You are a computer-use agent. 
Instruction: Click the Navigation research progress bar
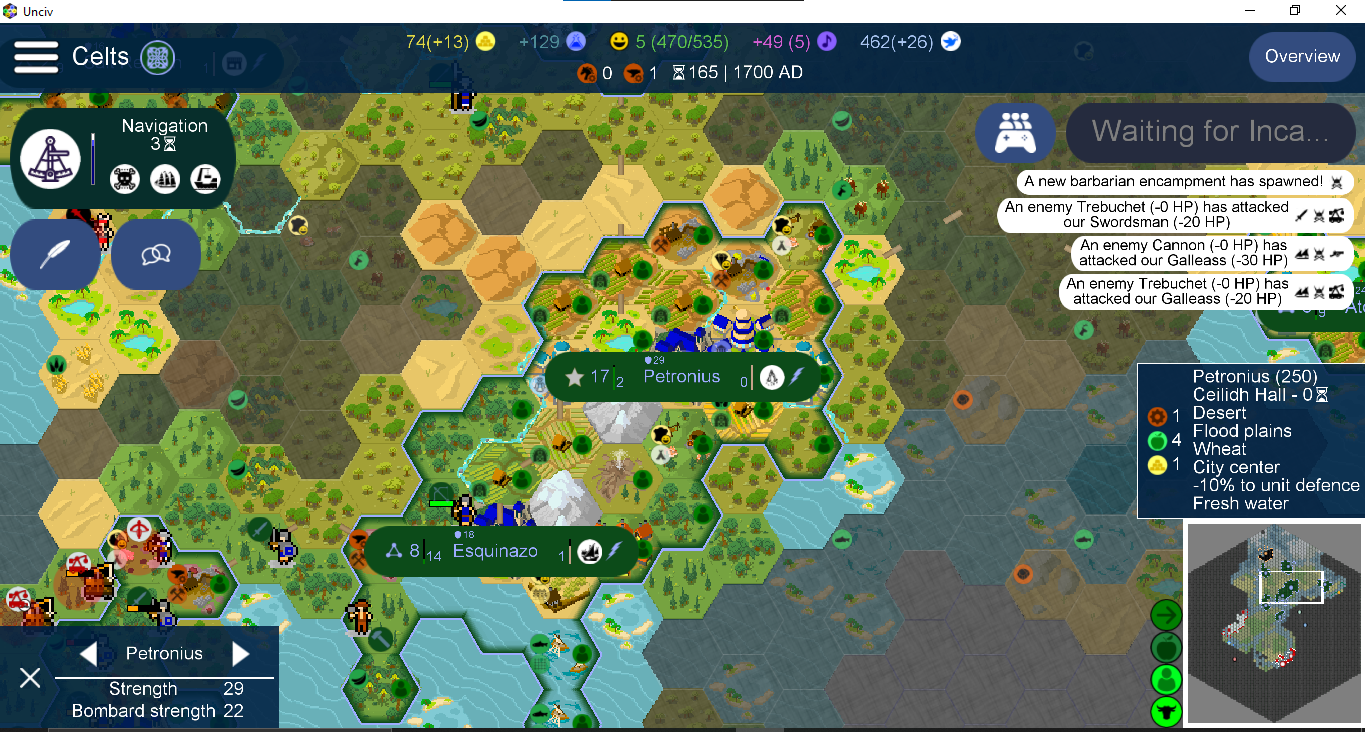click(94, 158)
